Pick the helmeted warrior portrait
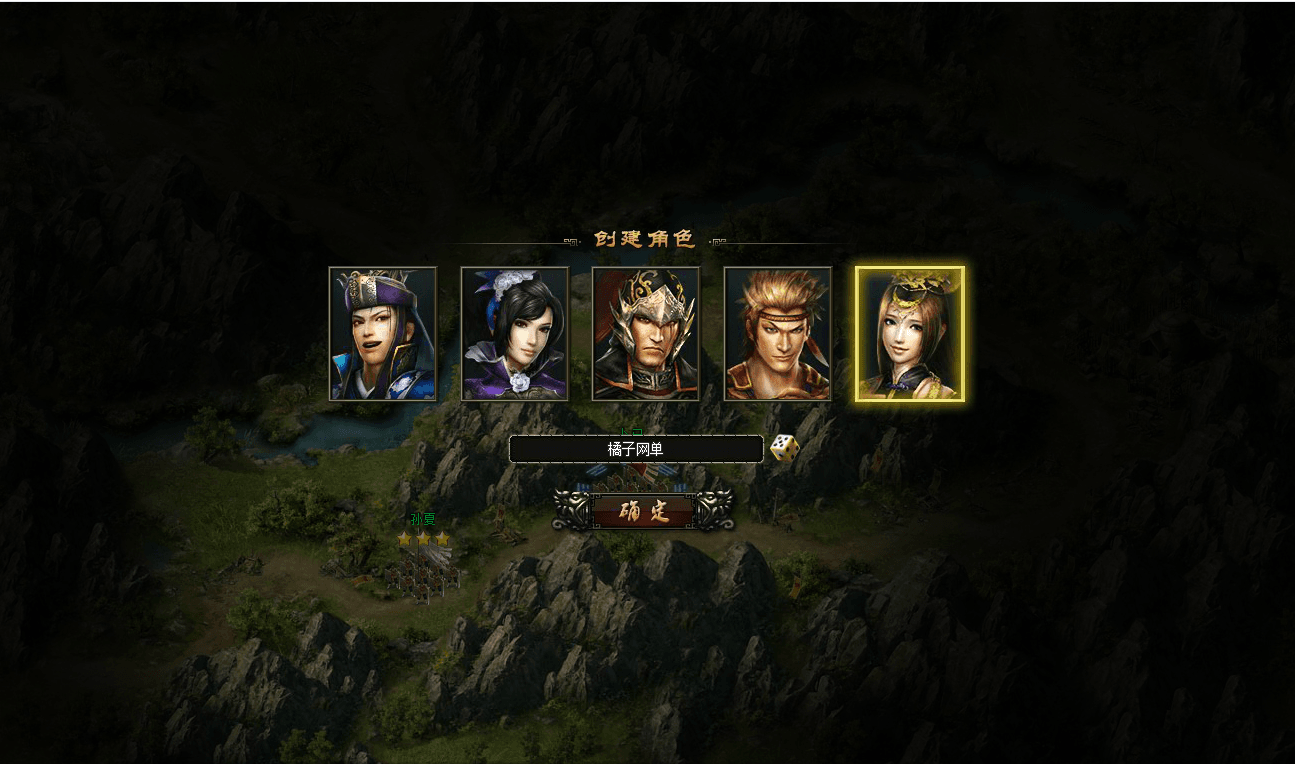The width and height of the screenshot is (1295, 764). [646, 334]
